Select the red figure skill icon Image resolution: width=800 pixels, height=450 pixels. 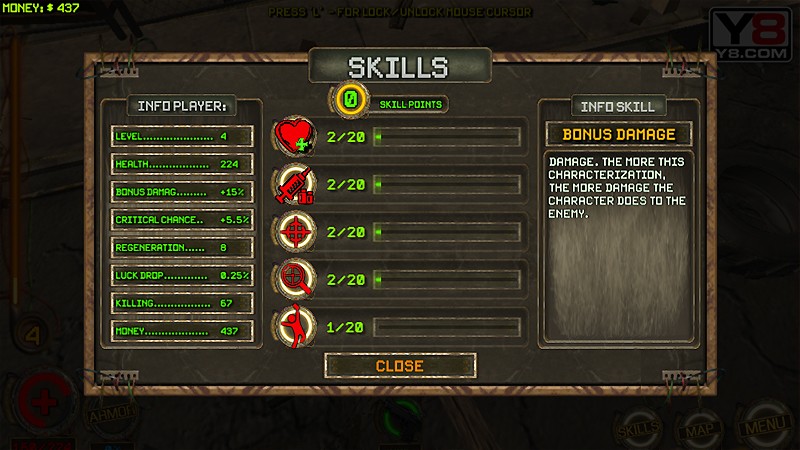pyautogui.click(x=296, y=325)
